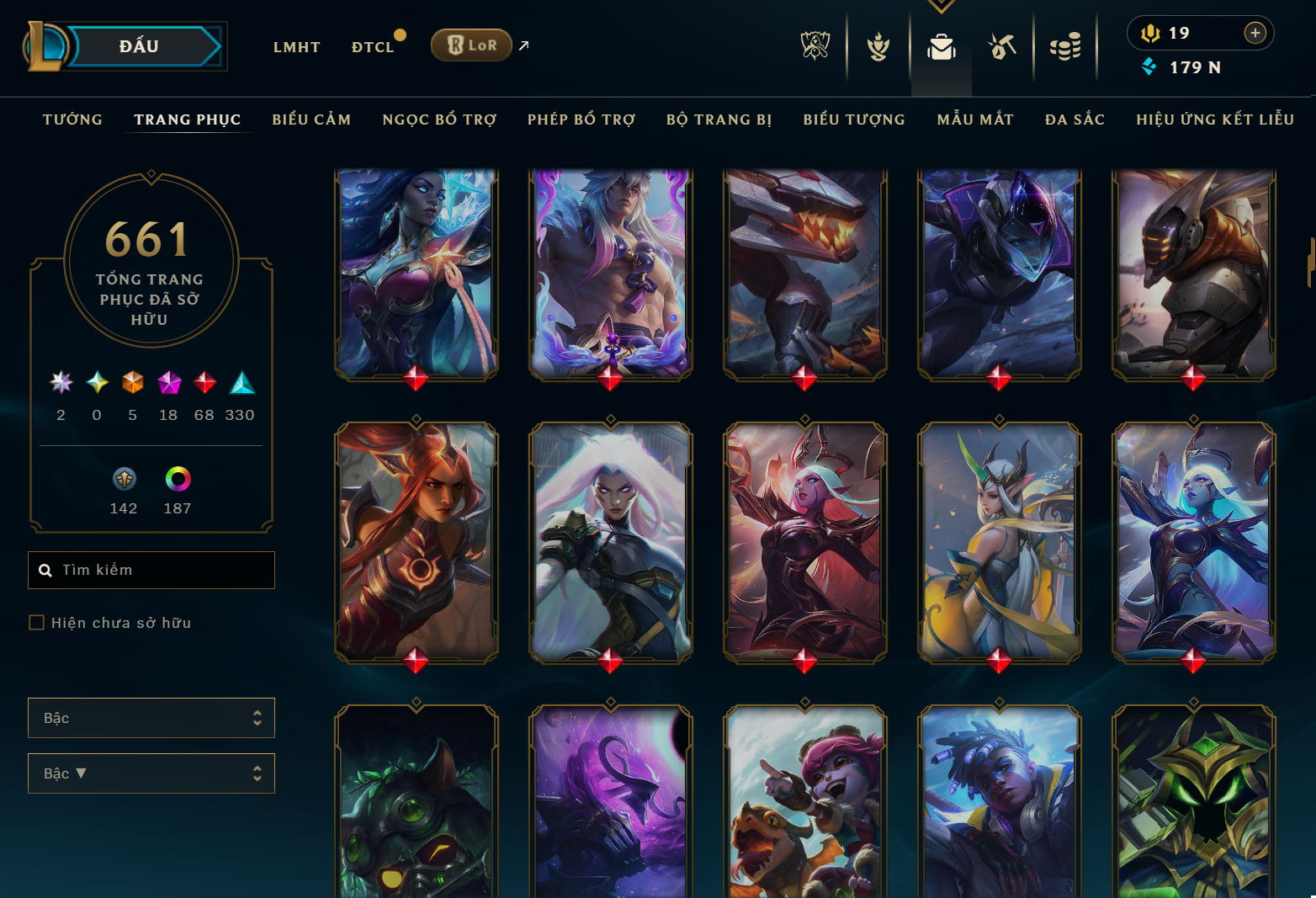The image size is (1316, 898).
Task: Switch to the TƯỚNG tab
Action: coord(72,120)
